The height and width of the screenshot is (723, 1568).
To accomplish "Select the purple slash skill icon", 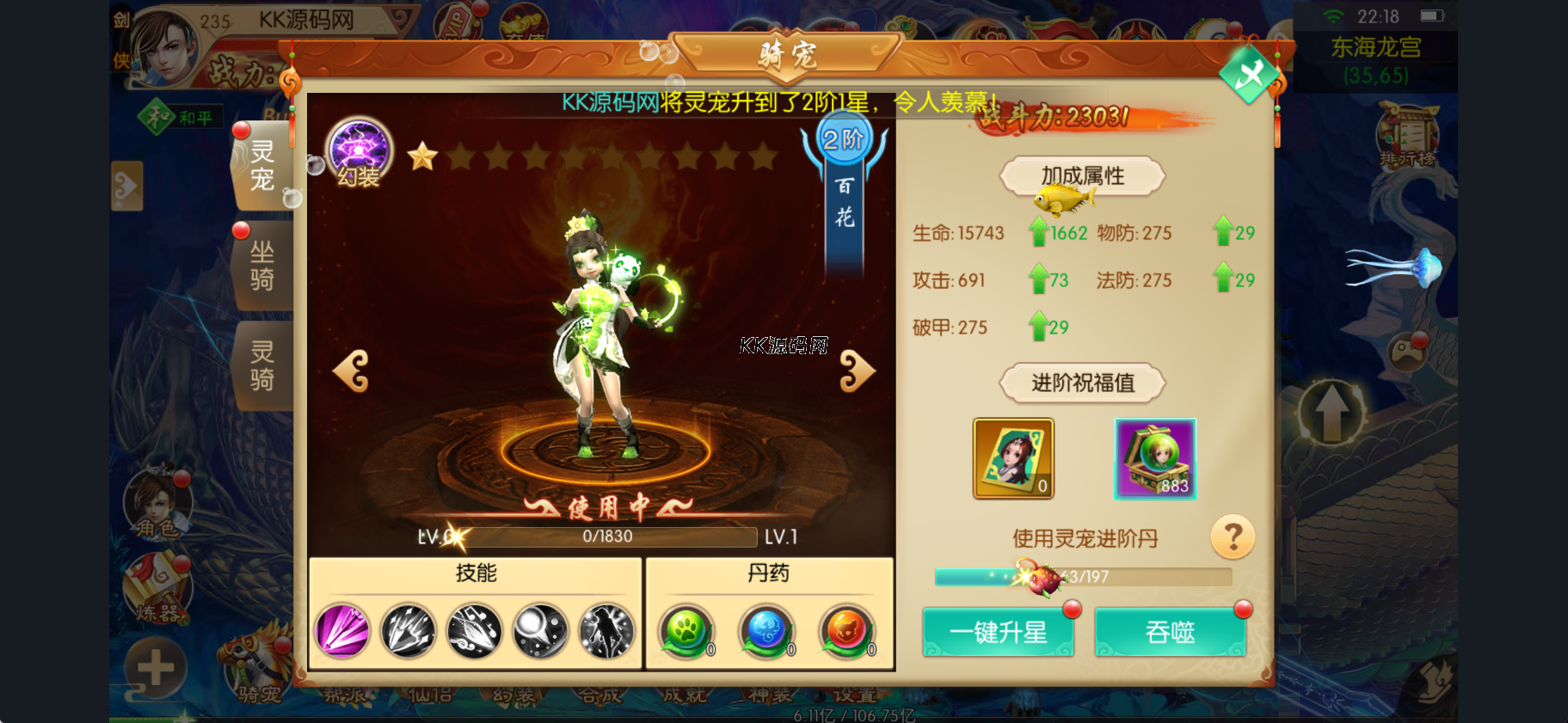I will 342,631.
